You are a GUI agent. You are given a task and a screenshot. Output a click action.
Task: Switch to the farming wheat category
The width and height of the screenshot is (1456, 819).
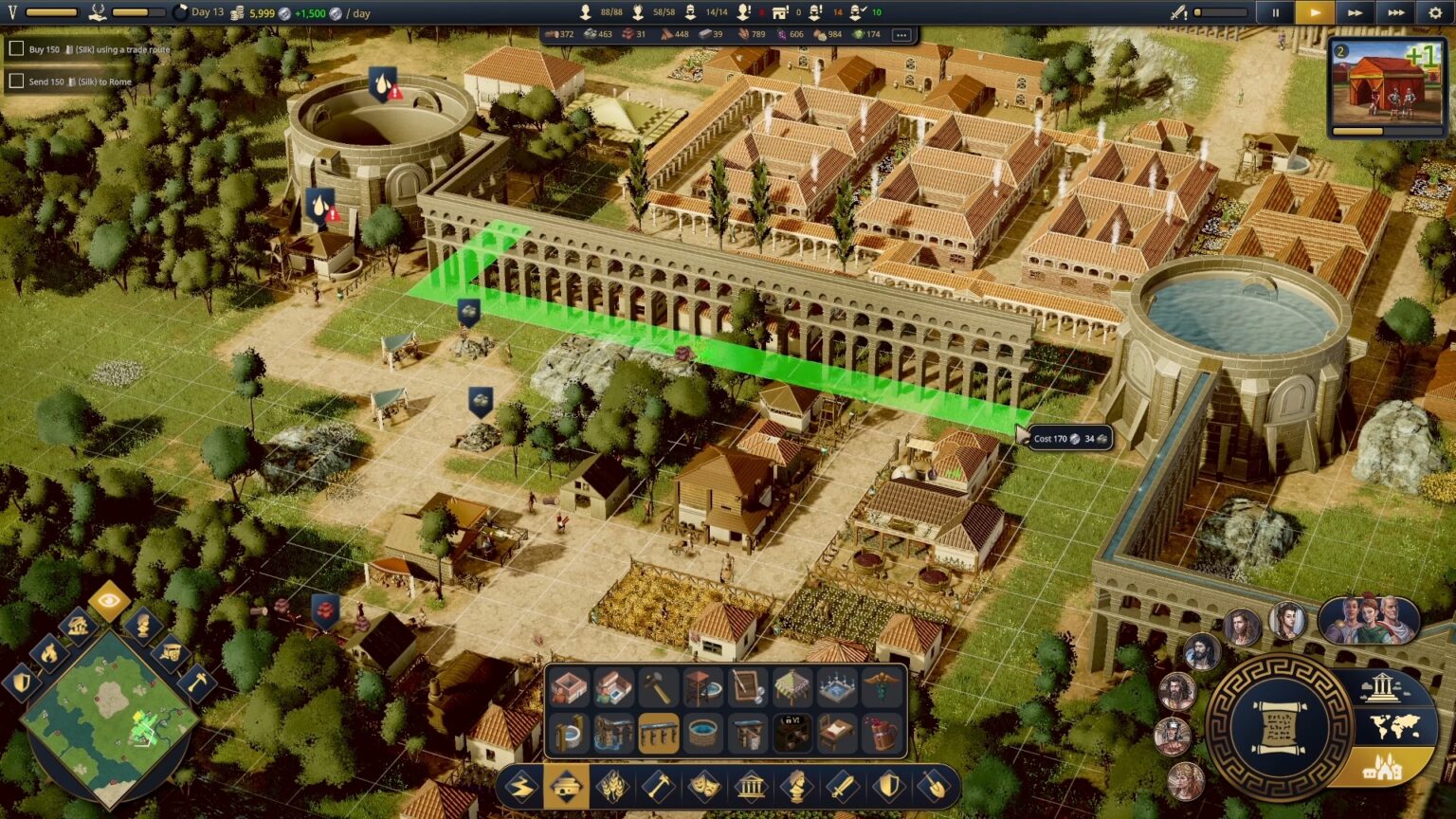pos(612,787)
